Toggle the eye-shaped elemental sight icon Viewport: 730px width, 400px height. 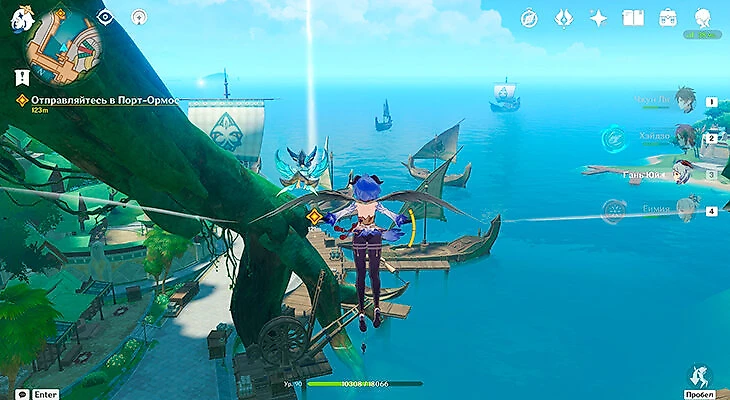106,17
